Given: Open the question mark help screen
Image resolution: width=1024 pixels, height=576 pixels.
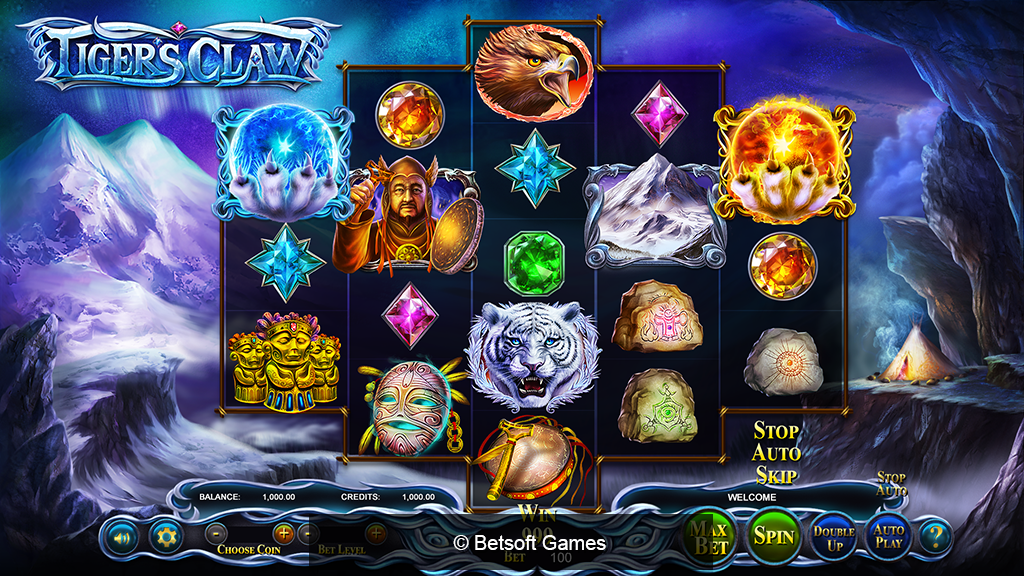Looking at the screenshot, I should [x=937, y=537].
